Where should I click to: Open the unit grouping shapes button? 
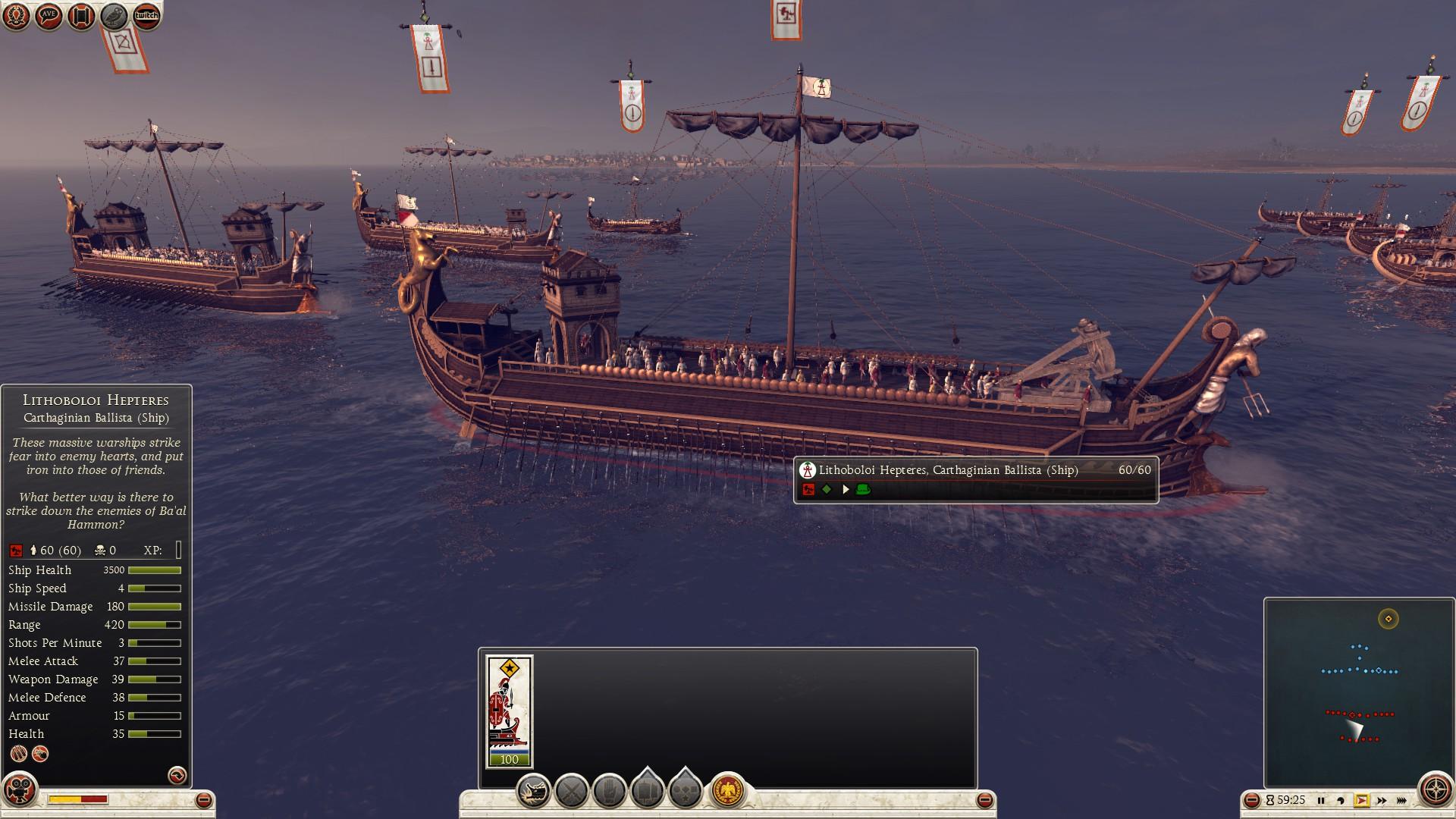[686, 790]
